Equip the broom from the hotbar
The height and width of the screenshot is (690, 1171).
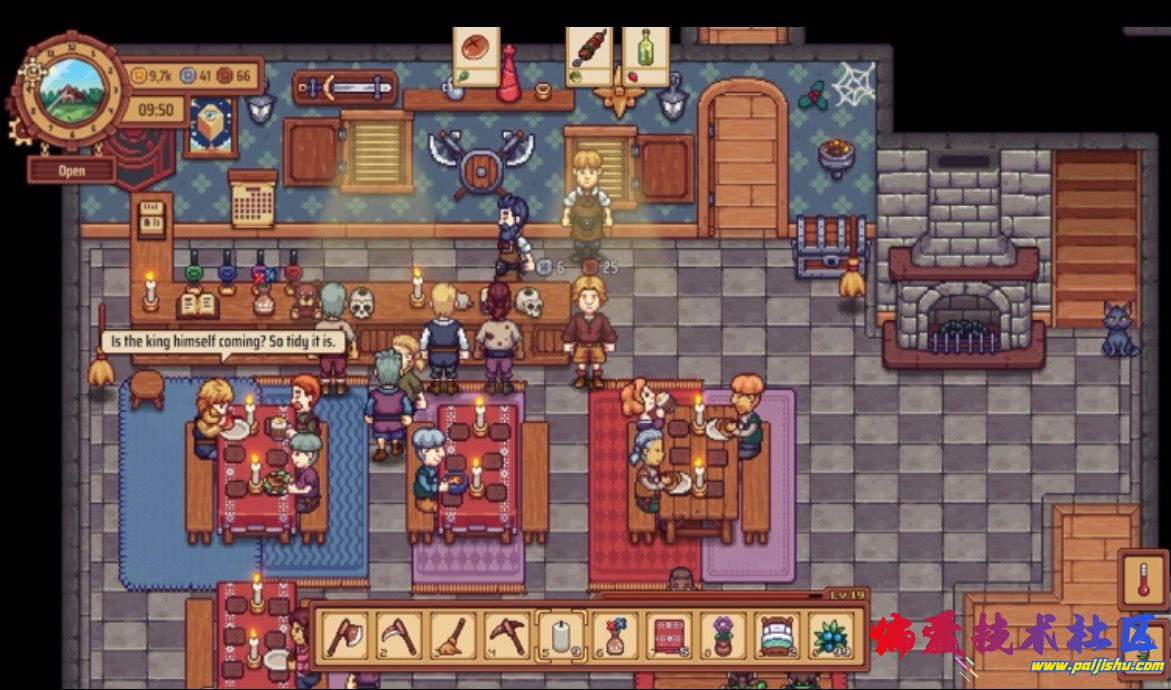click(x=452, y=636)
